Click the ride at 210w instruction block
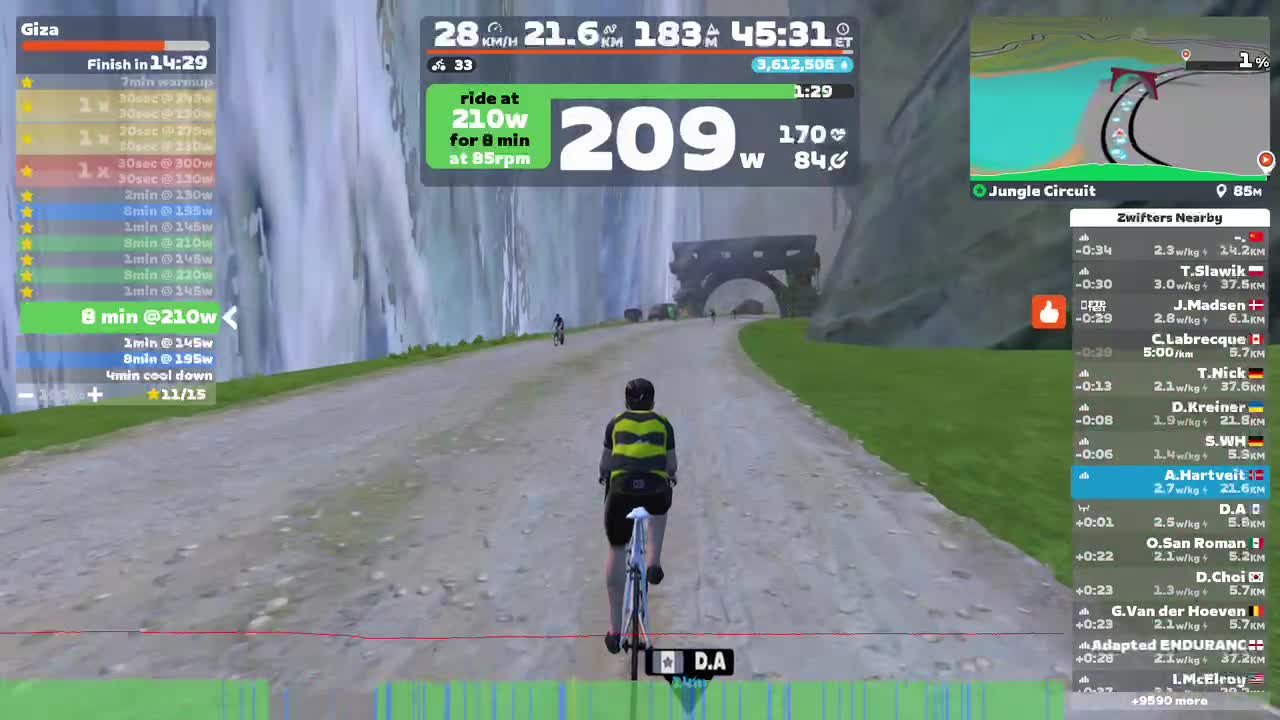Viewport: 1280px width, 720px height. [x=488, y=127]
